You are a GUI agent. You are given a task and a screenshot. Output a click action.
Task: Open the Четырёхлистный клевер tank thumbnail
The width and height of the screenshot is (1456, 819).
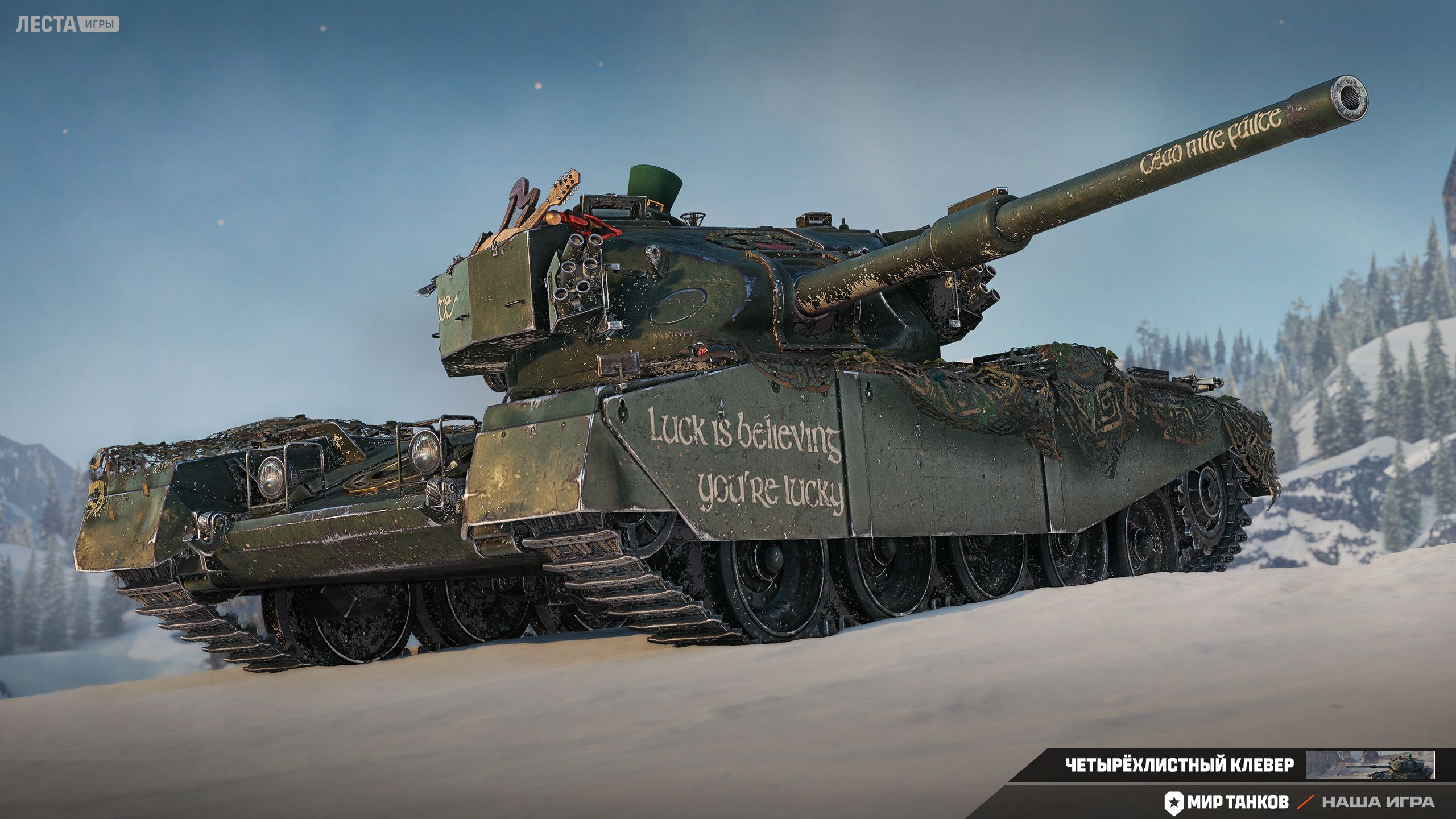point(1370,765)
